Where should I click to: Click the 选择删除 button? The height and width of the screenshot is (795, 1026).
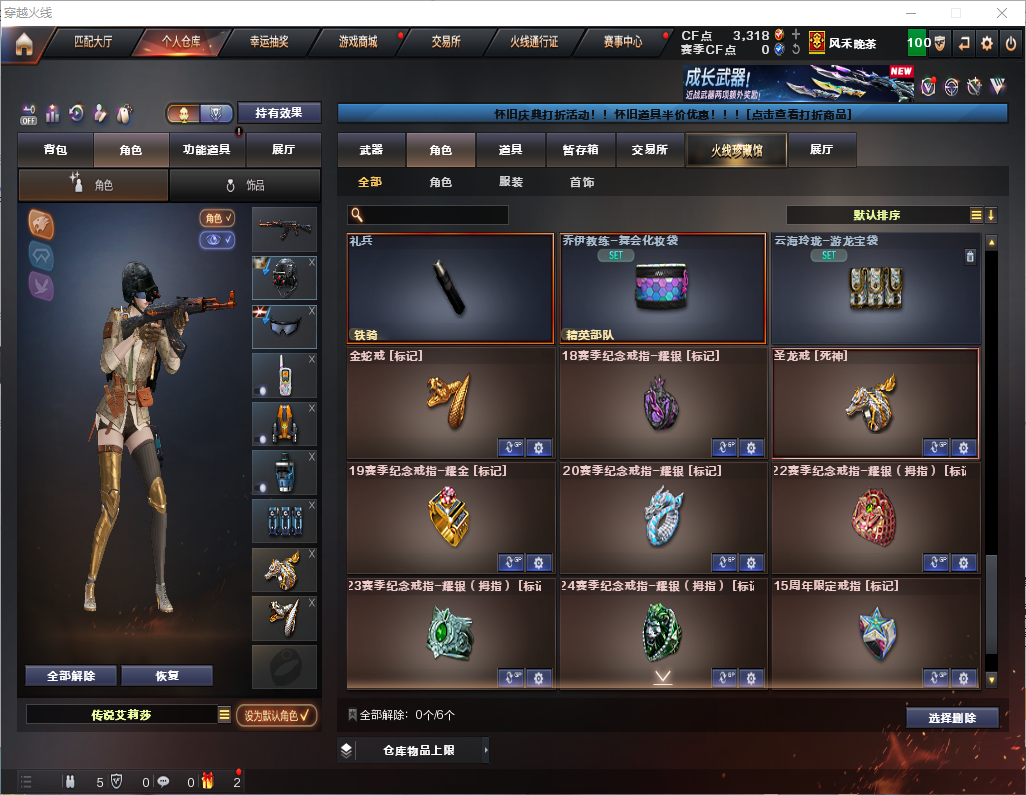pyautogui.click(x=951, y=718)
